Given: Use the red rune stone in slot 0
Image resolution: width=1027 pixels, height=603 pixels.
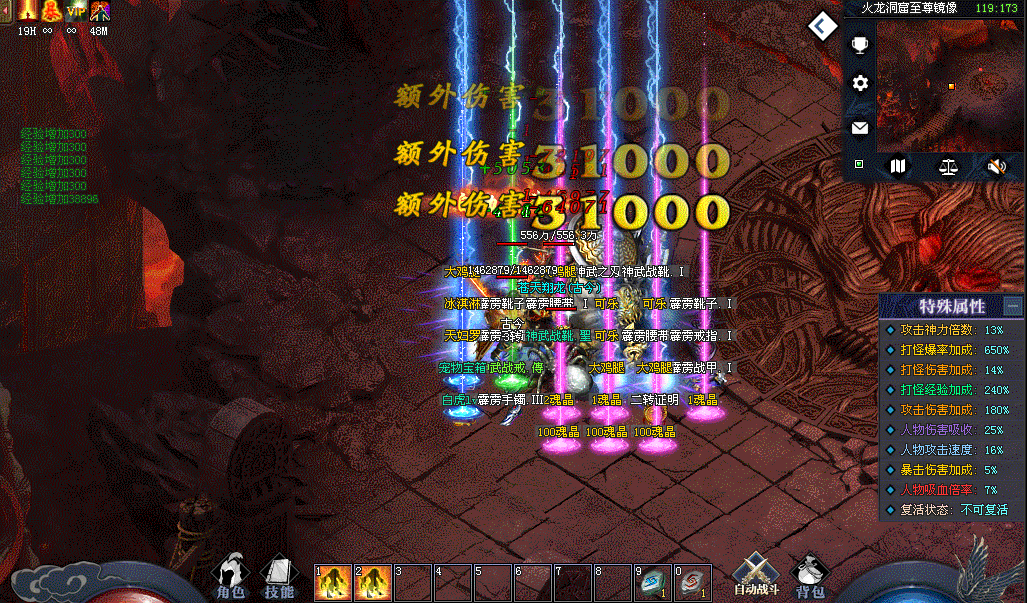Looking at the screenshot, I should pos(693,582).
